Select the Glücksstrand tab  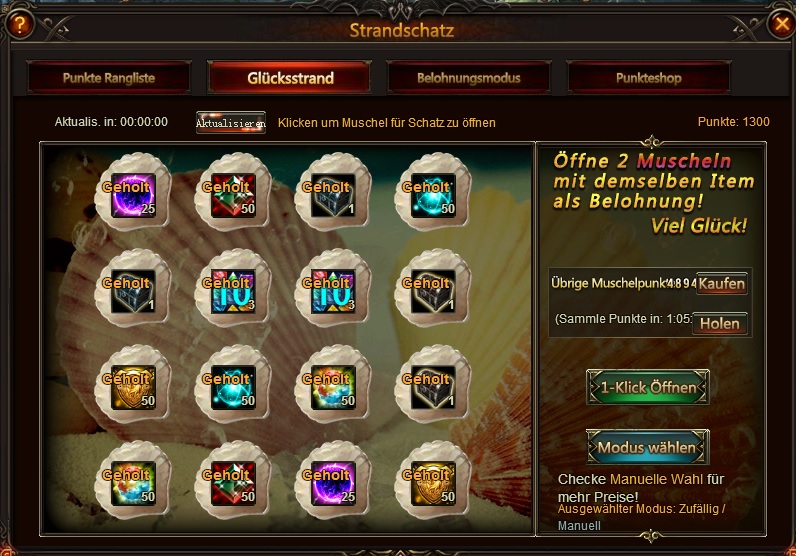coord(289,77)
